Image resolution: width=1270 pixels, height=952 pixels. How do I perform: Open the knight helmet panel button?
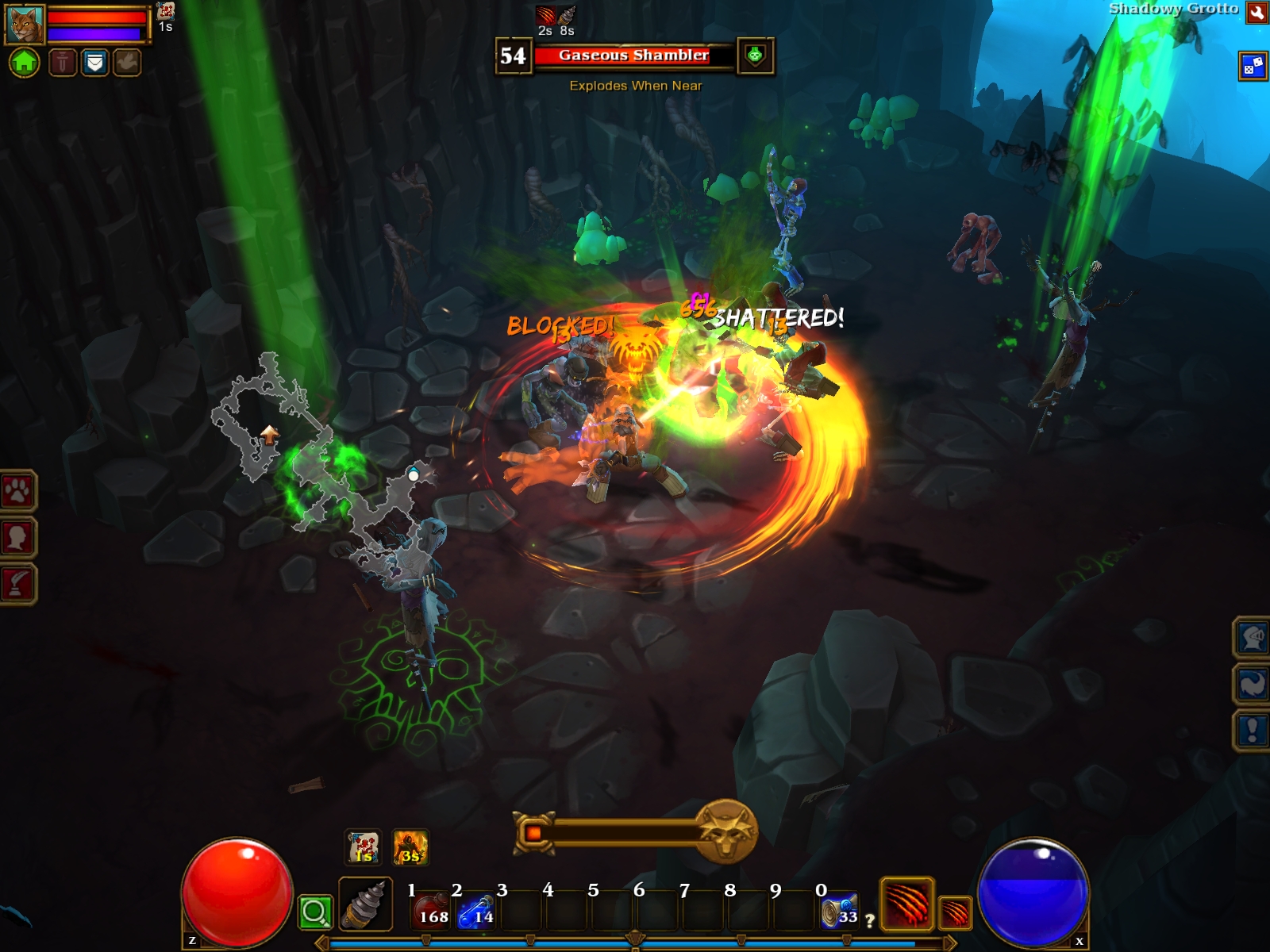tap(1252, 637)
